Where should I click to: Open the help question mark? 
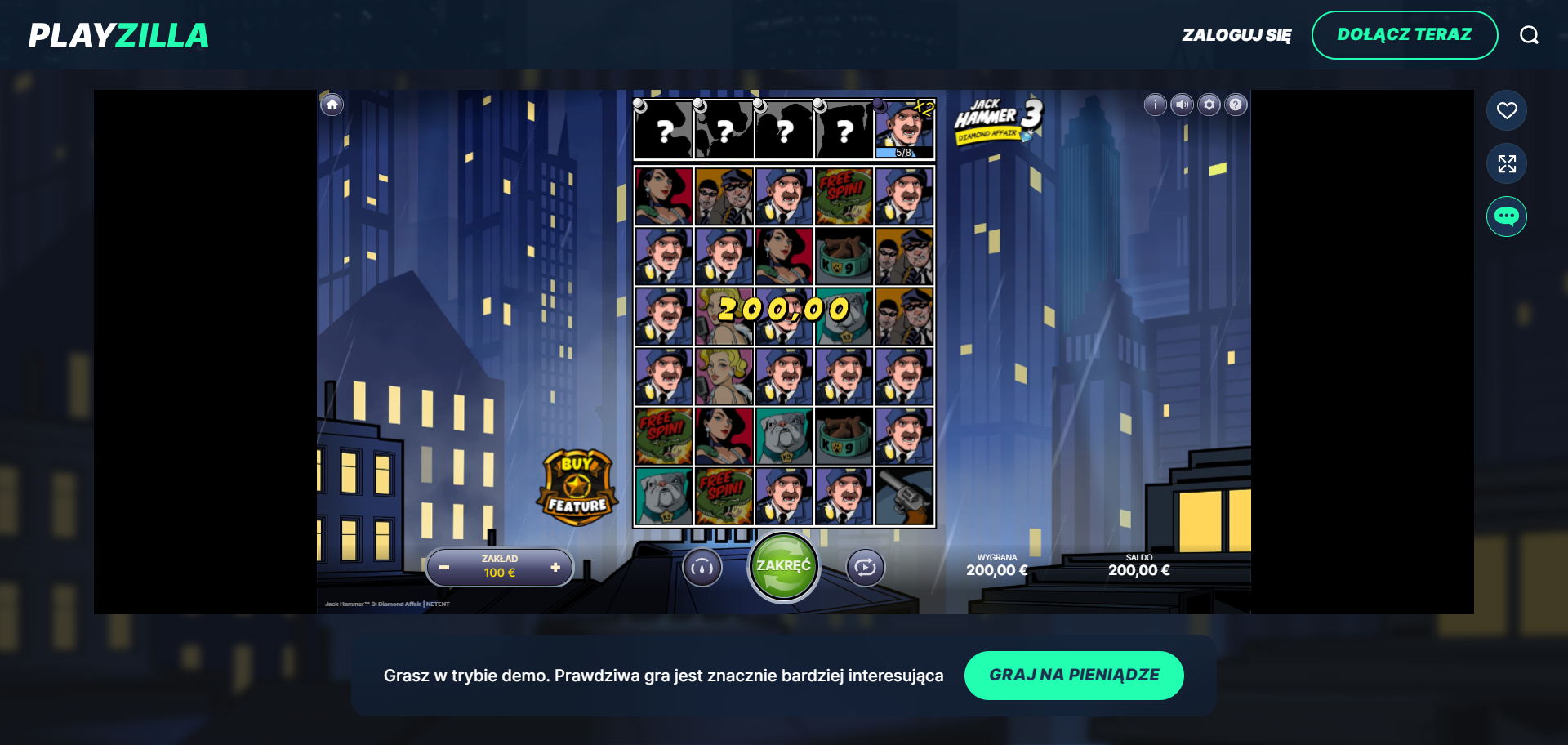click(1236, 105)
